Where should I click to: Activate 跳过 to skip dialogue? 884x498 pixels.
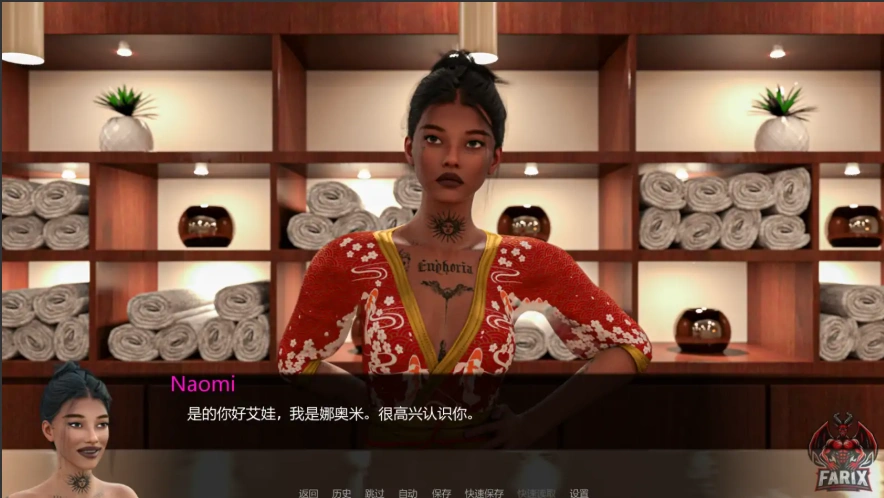(374, 492)
